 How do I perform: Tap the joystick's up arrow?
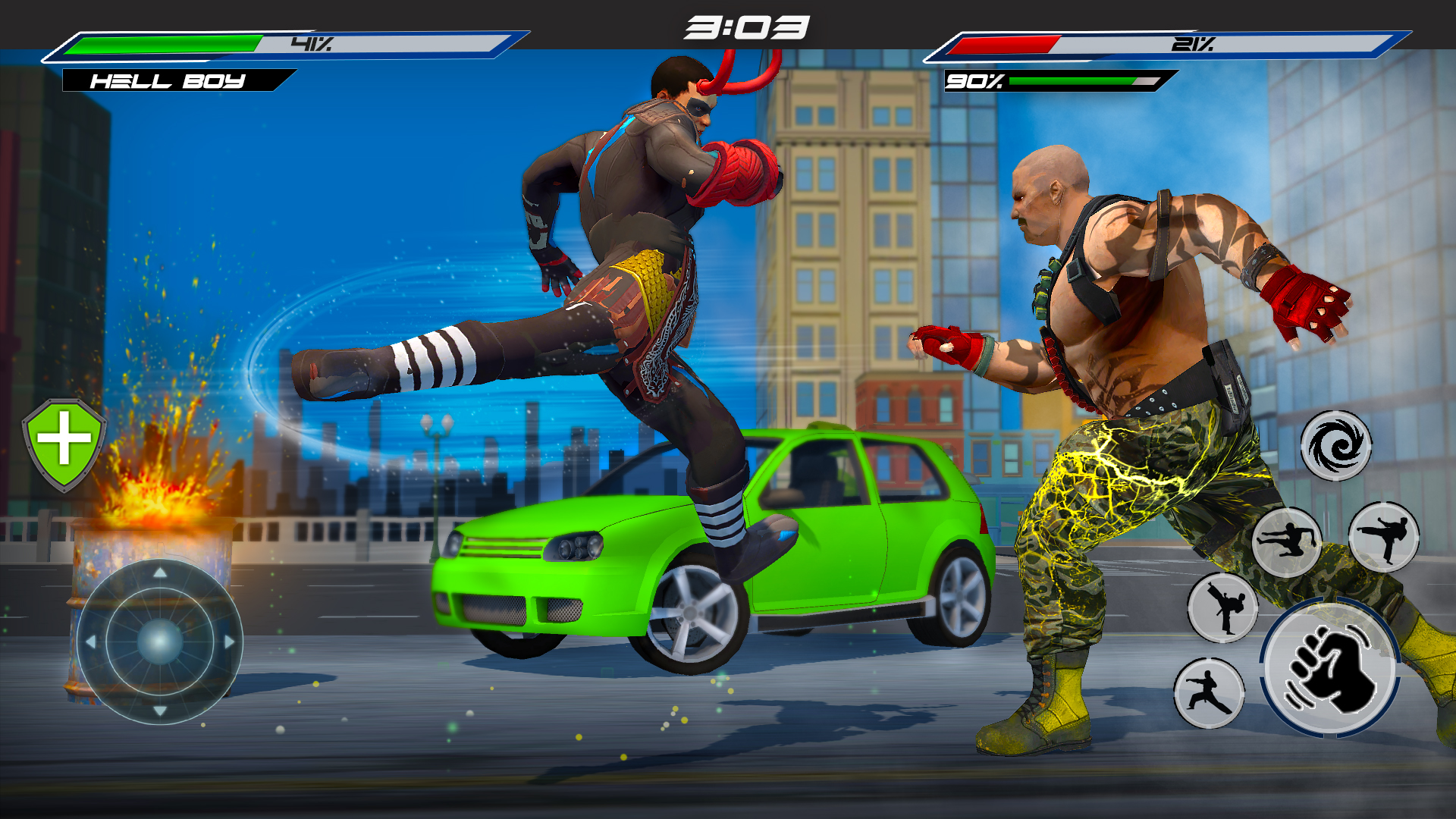coord(160,573)
